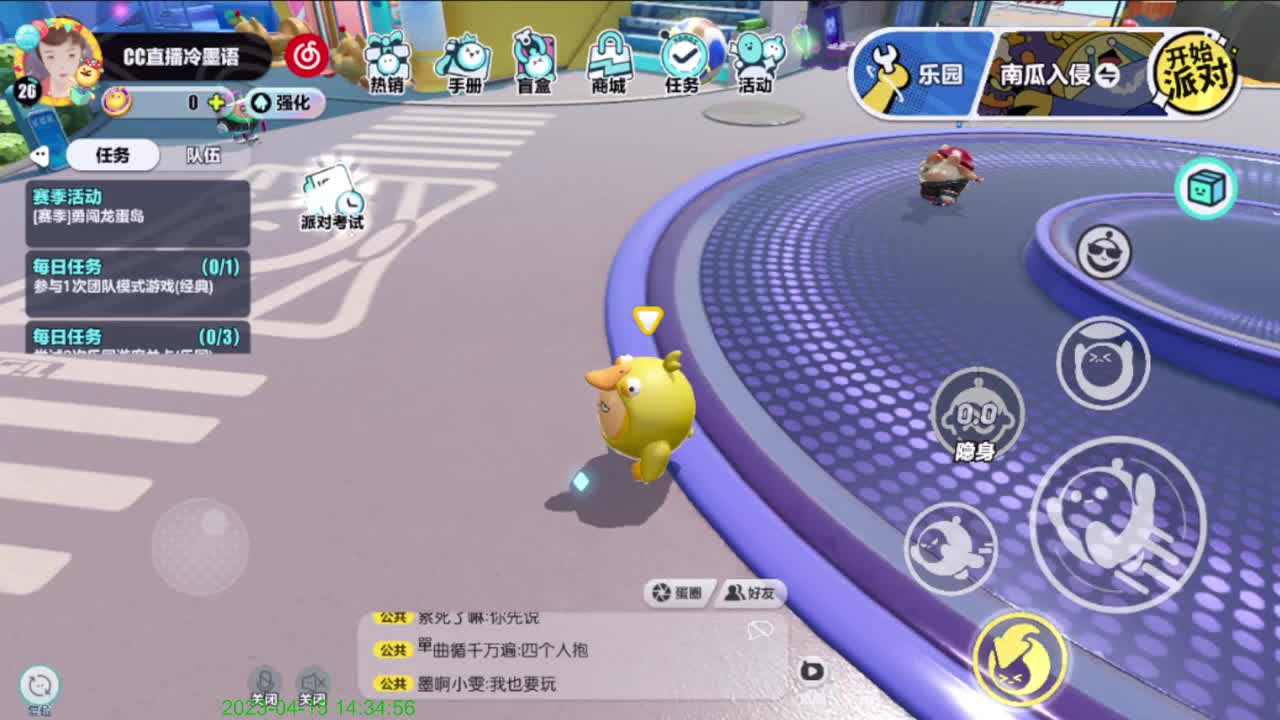The image size is (1280, 720).
Task: Open the 手册 handbook
Action: [x=463, y=62]
